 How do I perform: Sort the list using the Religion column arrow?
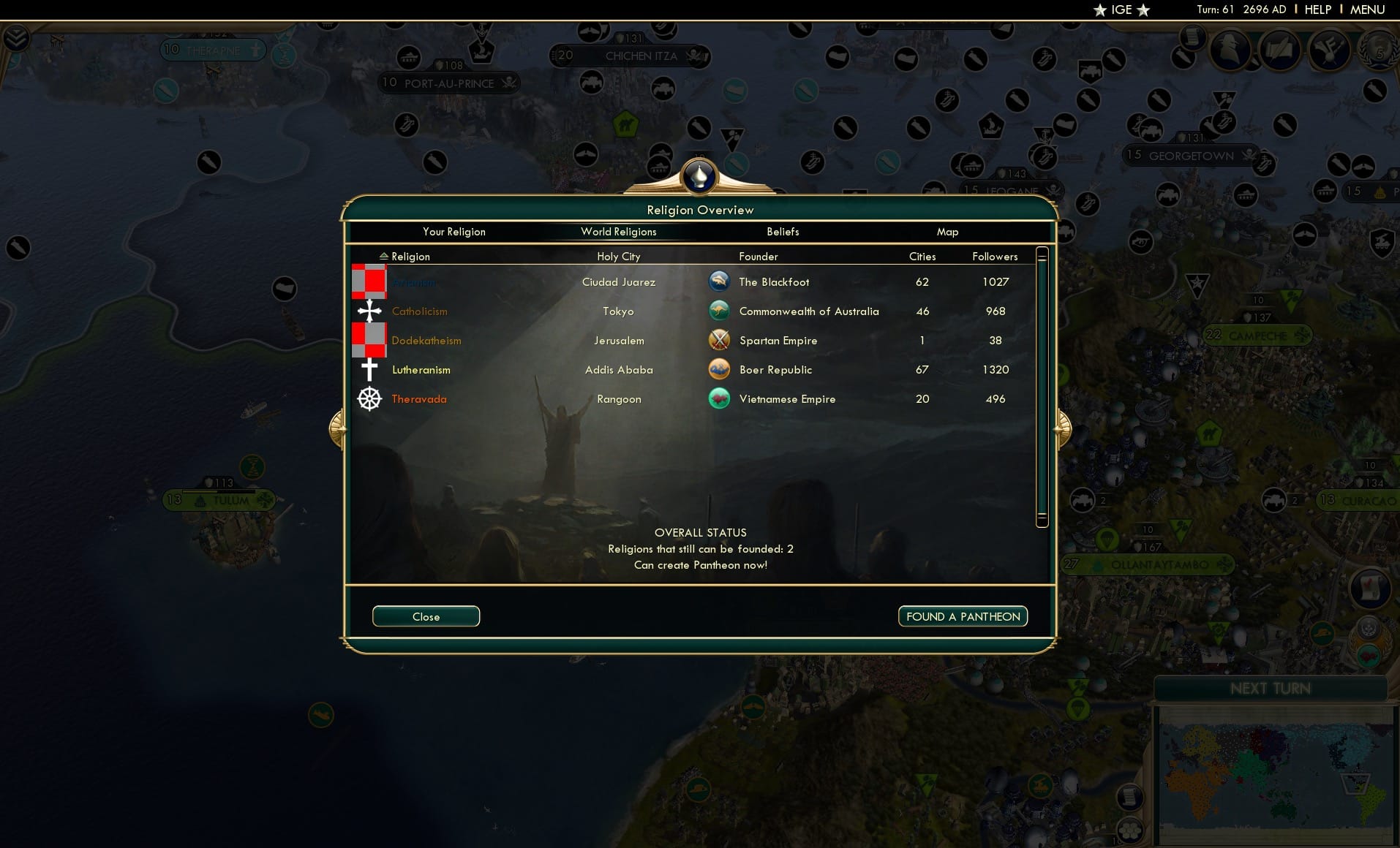[383, 256]
